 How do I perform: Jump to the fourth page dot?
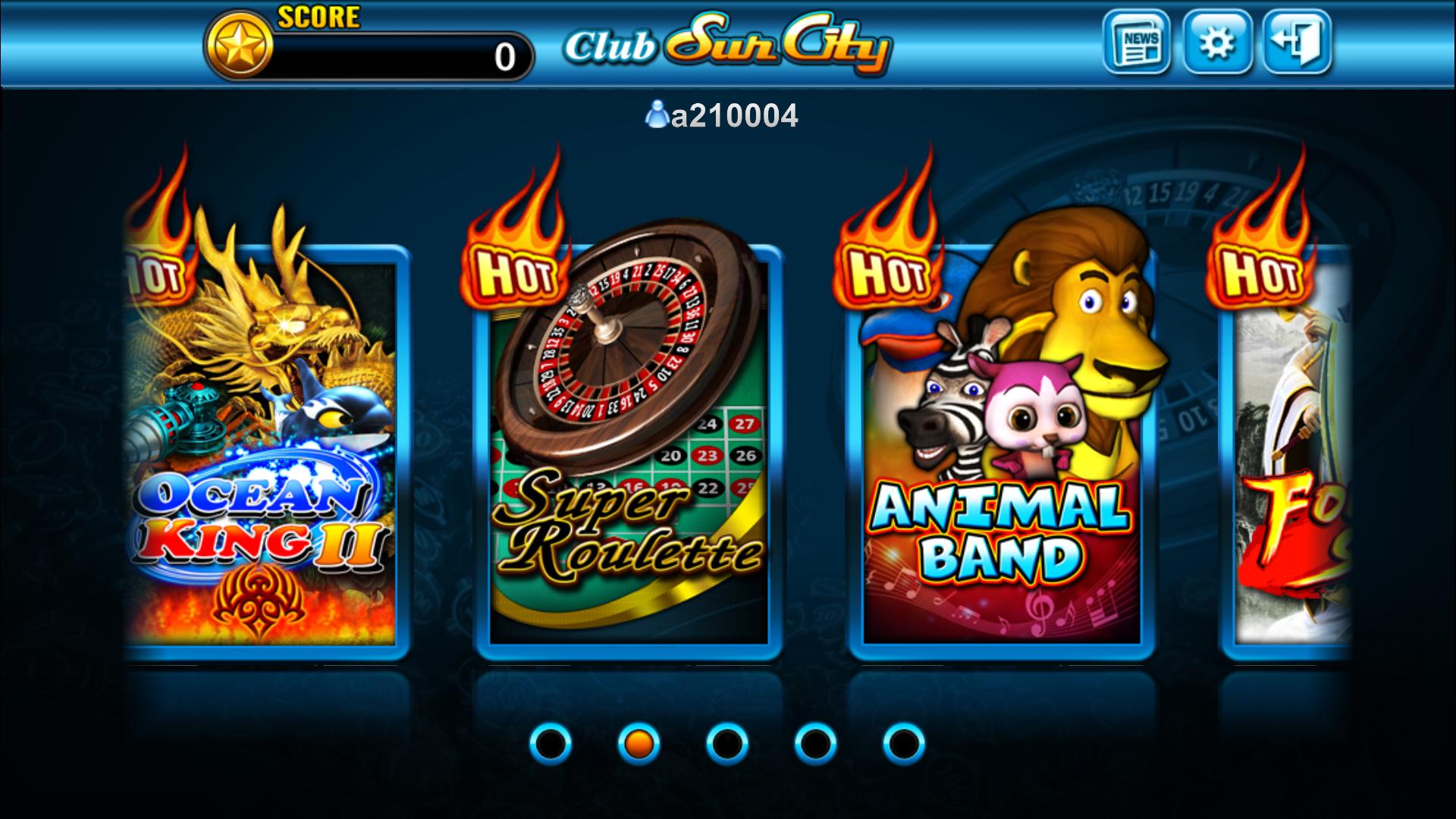click(x=815, y=745)
